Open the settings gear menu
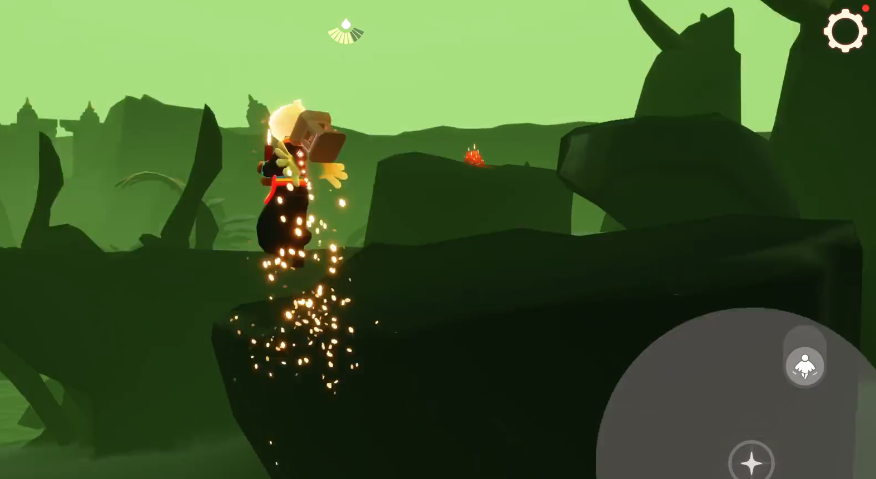This screenshot has width=876, height=479. click(x=845, y=31)
